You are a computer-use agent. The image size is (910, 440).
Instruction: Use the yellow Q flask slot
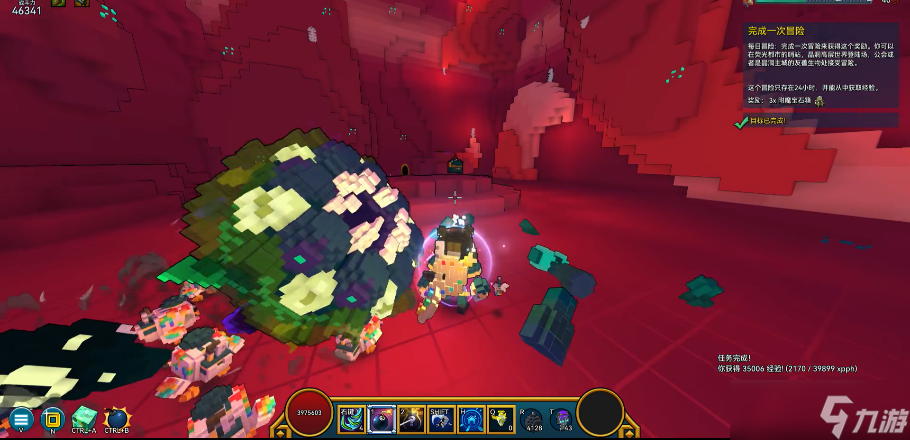click(501, 418)
